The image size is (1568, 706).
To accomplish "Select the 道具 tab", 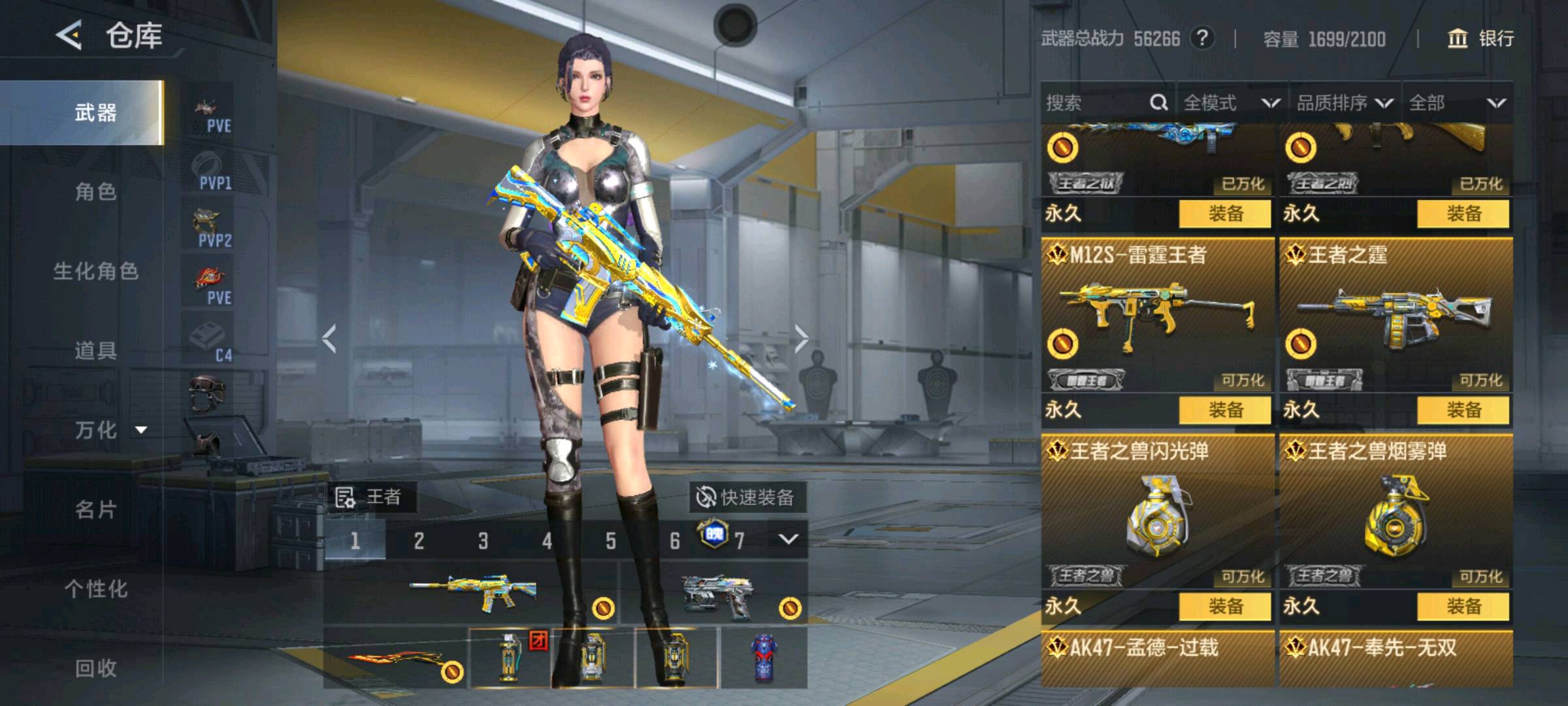I will 95,351.
